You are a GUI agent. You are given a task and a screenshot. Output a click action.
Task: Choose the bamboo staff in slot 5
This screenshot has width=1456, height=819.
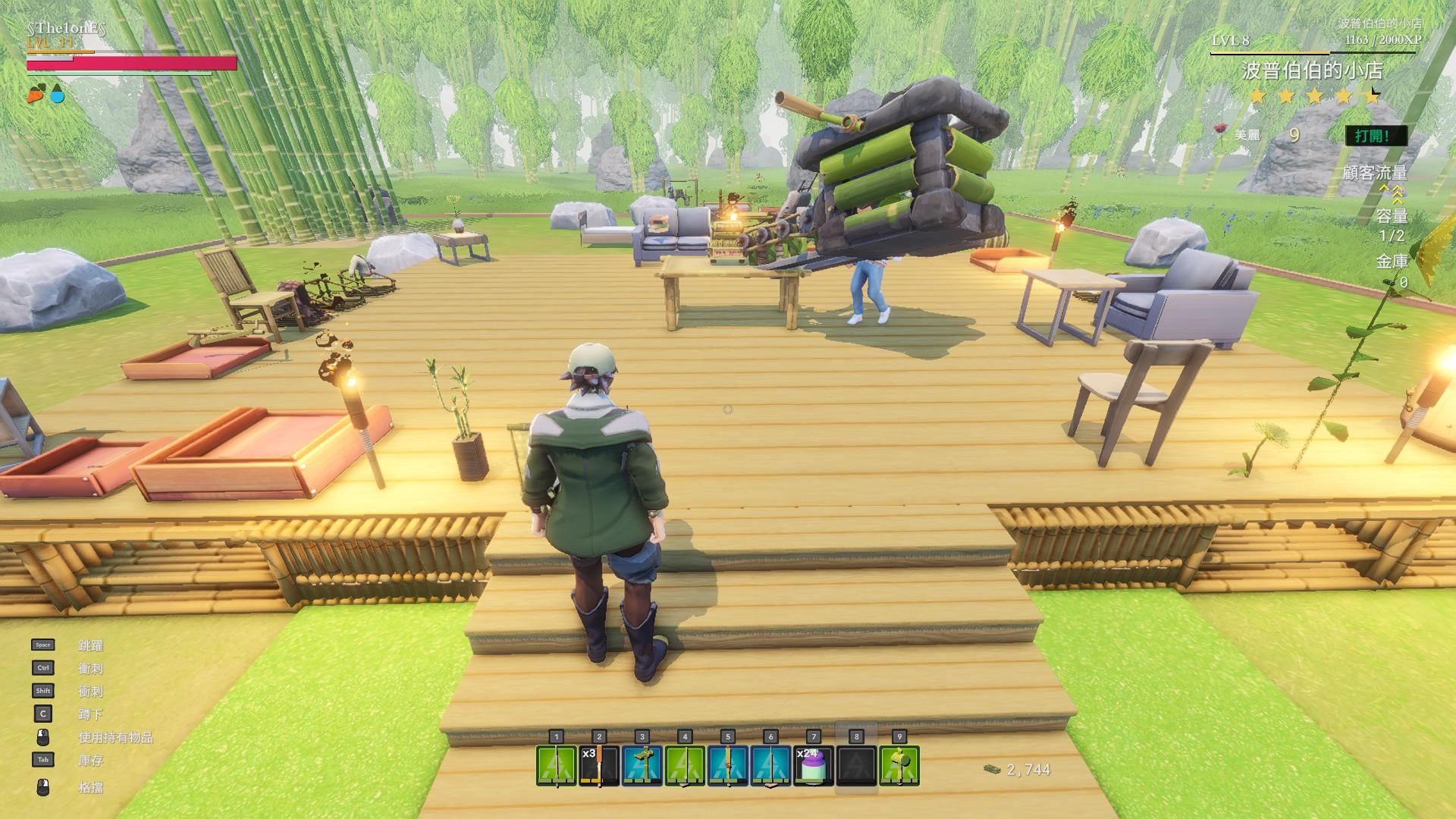point(728,765)
